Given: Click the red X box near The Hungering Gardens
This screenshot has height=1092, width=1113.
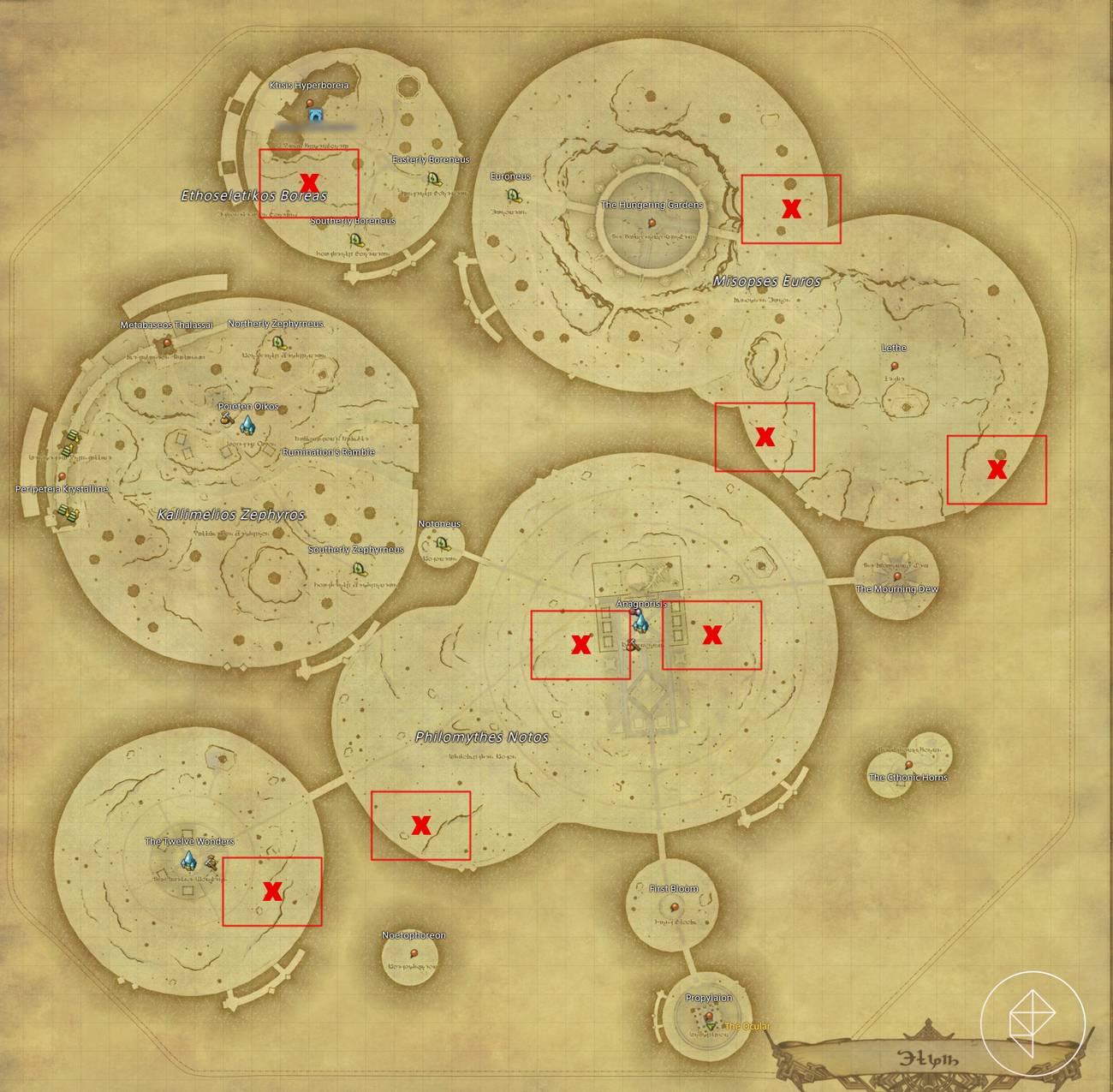Looking at the screenshot, I should click(x=792, y=208).
